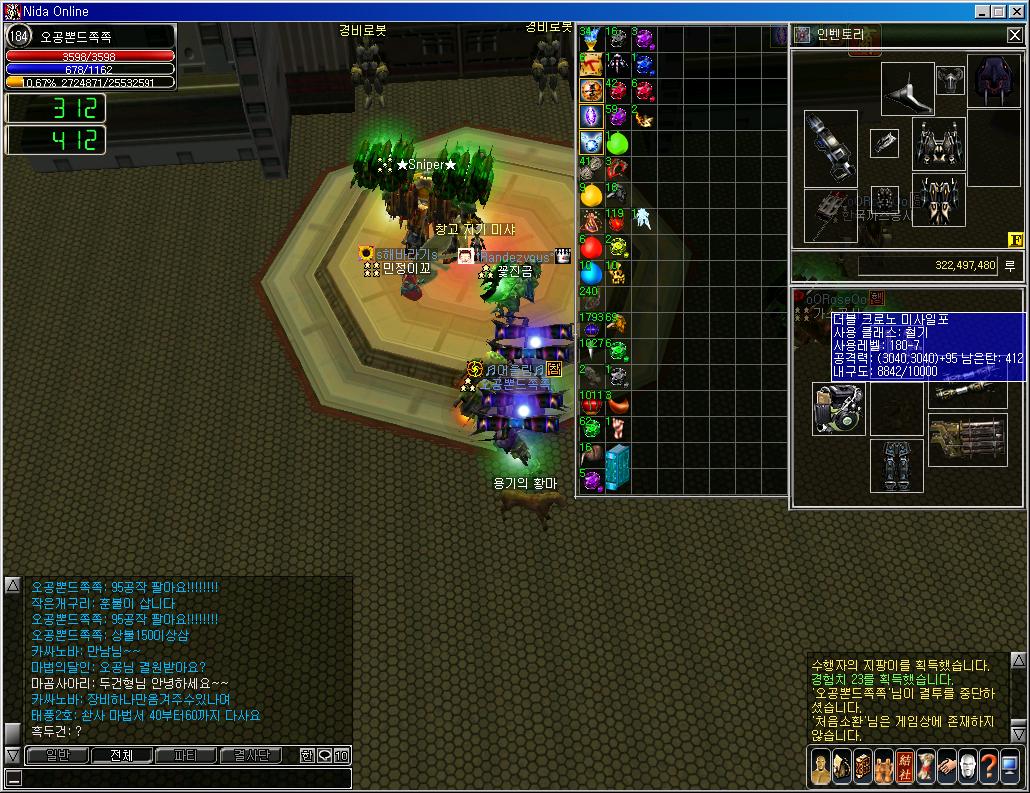Select the 전체 chat tab
This screenshot has width=1030, height=793.
pyautogui.click(x=121, y=755)
